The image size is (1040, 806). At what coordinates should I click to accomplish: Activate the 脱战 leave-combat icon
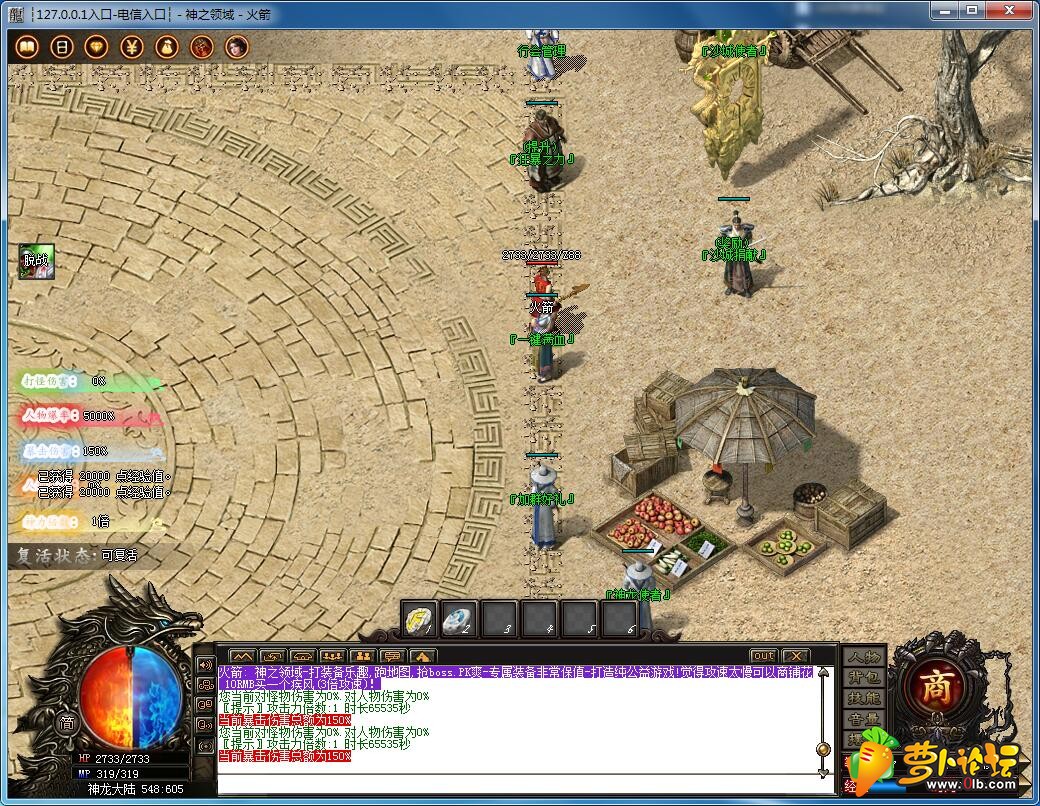[36, 262]
